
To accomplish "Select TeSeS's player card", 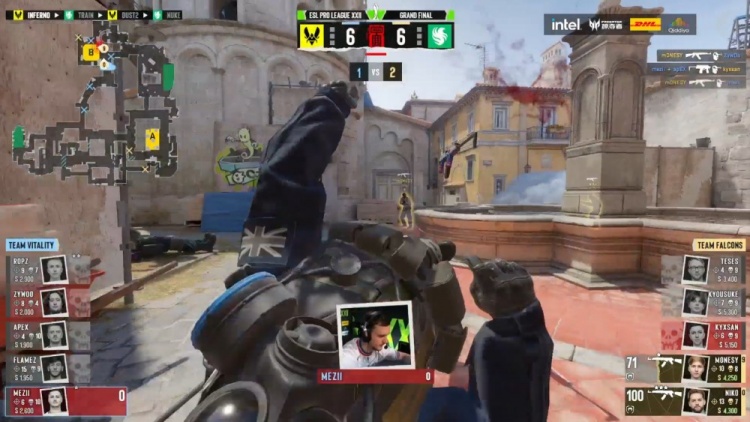I will tap(712, 269).
